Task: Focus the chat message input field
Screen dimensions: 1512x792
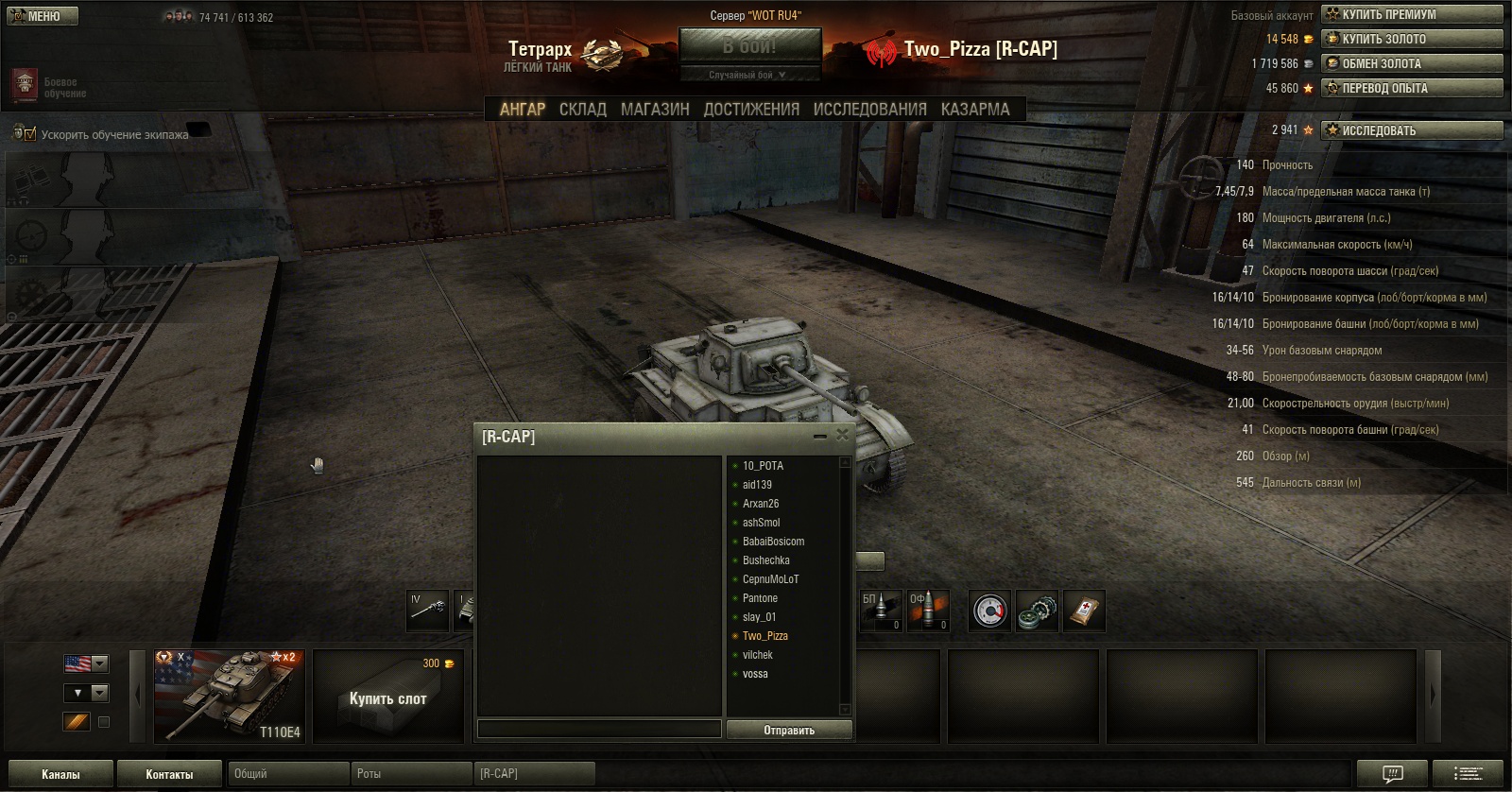Action: pyautogui.click(x=599, y=729)
